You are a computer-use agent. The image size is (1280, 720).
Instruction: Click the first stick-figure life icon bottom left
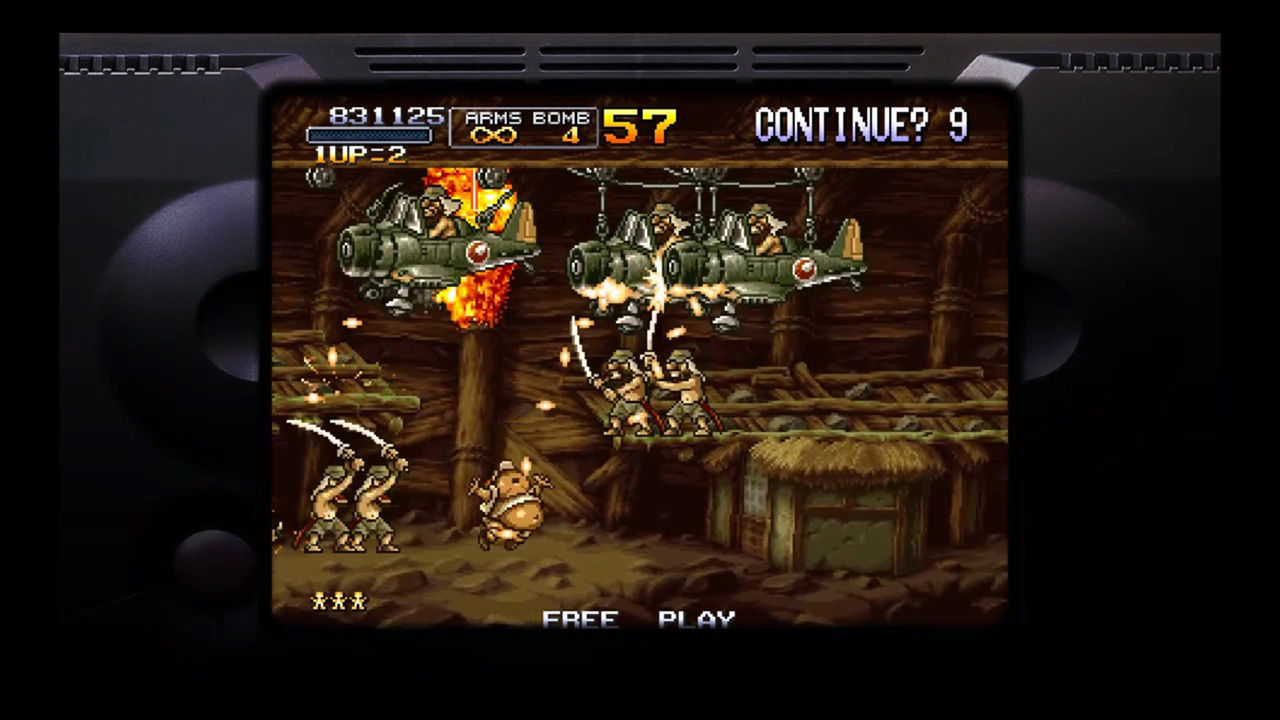point(317,600)
